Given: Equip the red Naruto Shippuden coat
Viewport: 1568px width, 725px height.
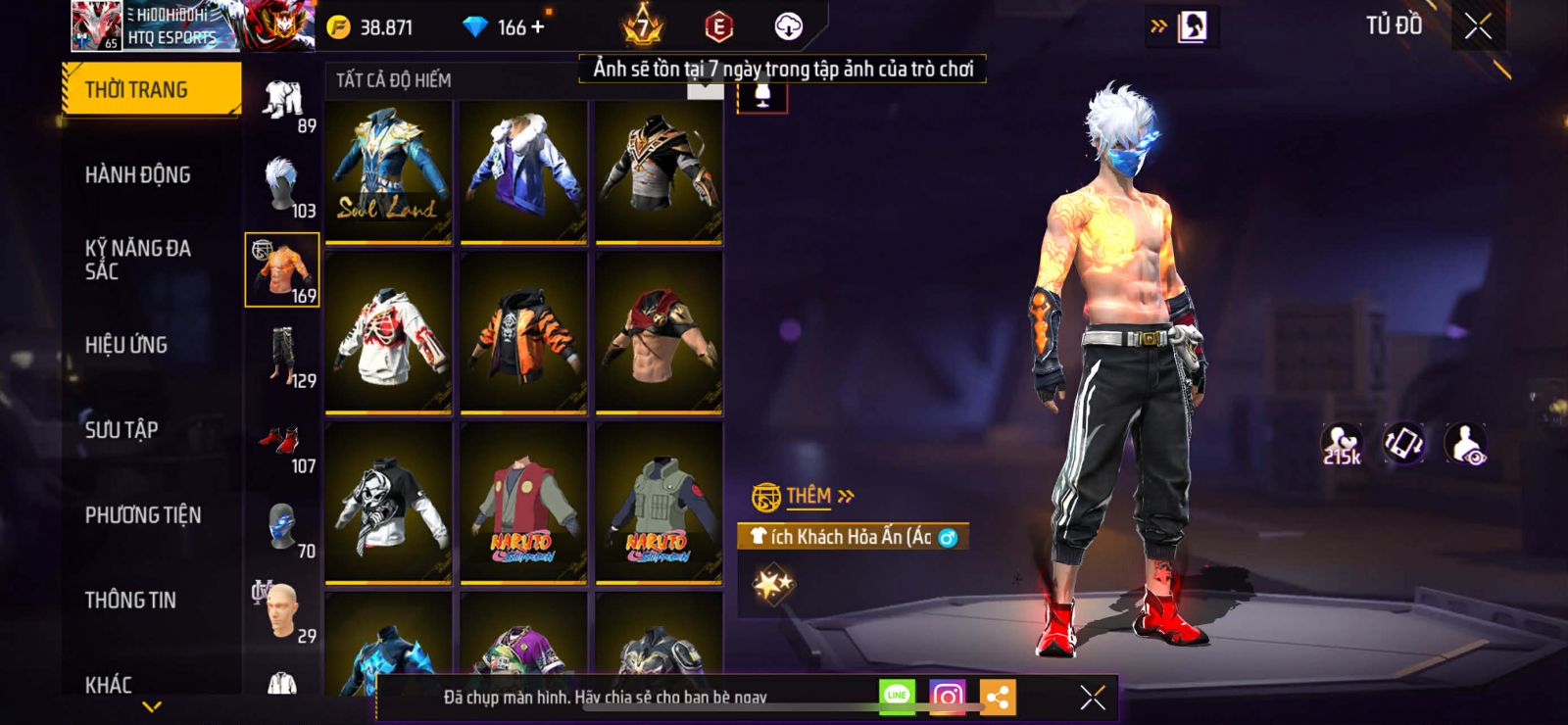Looking at the screenshot, I should click(x=523, y=505).
